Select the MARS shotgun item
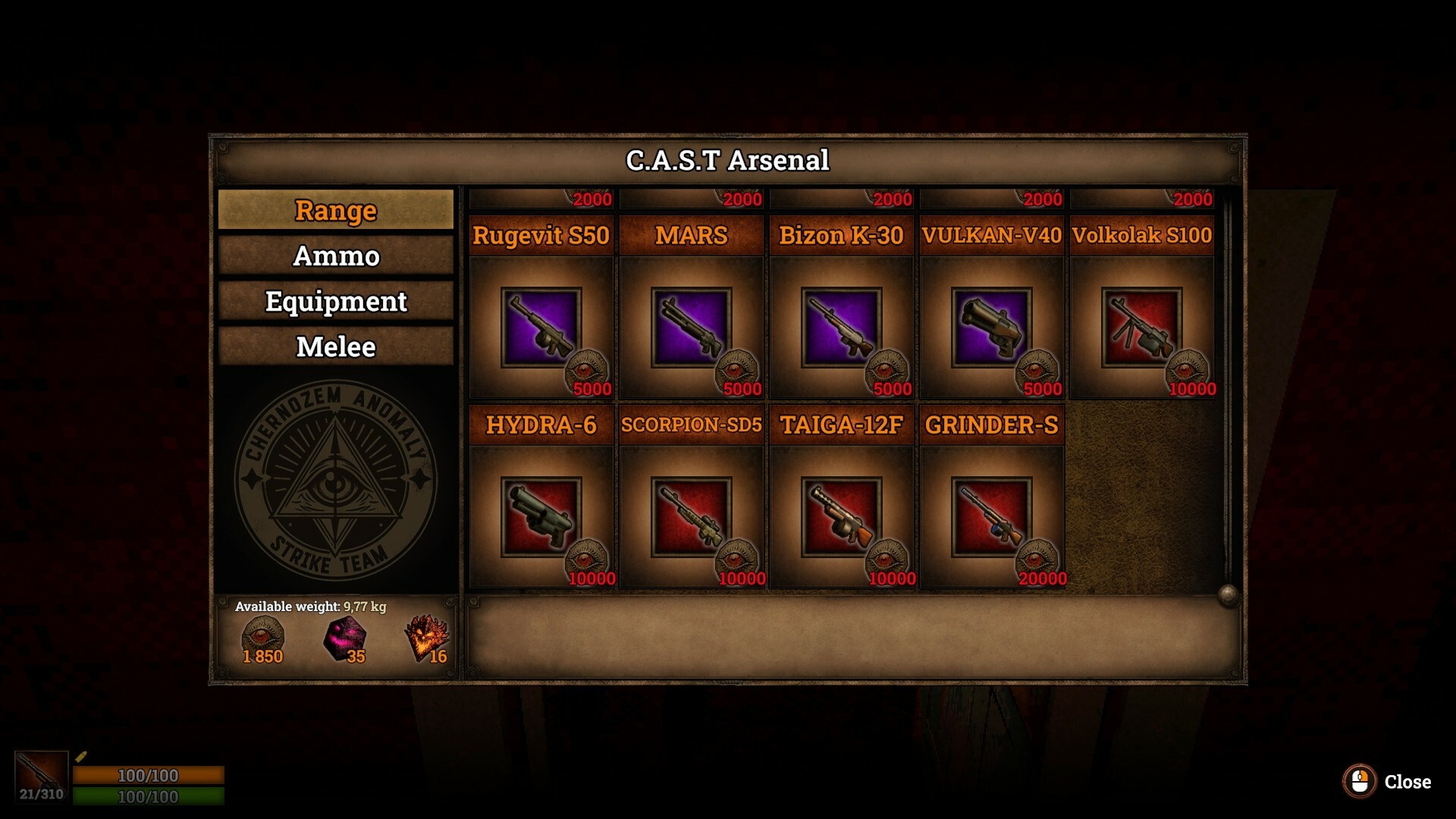The width and height of the screenshot is (1456, 819). [x=691, y=328]
